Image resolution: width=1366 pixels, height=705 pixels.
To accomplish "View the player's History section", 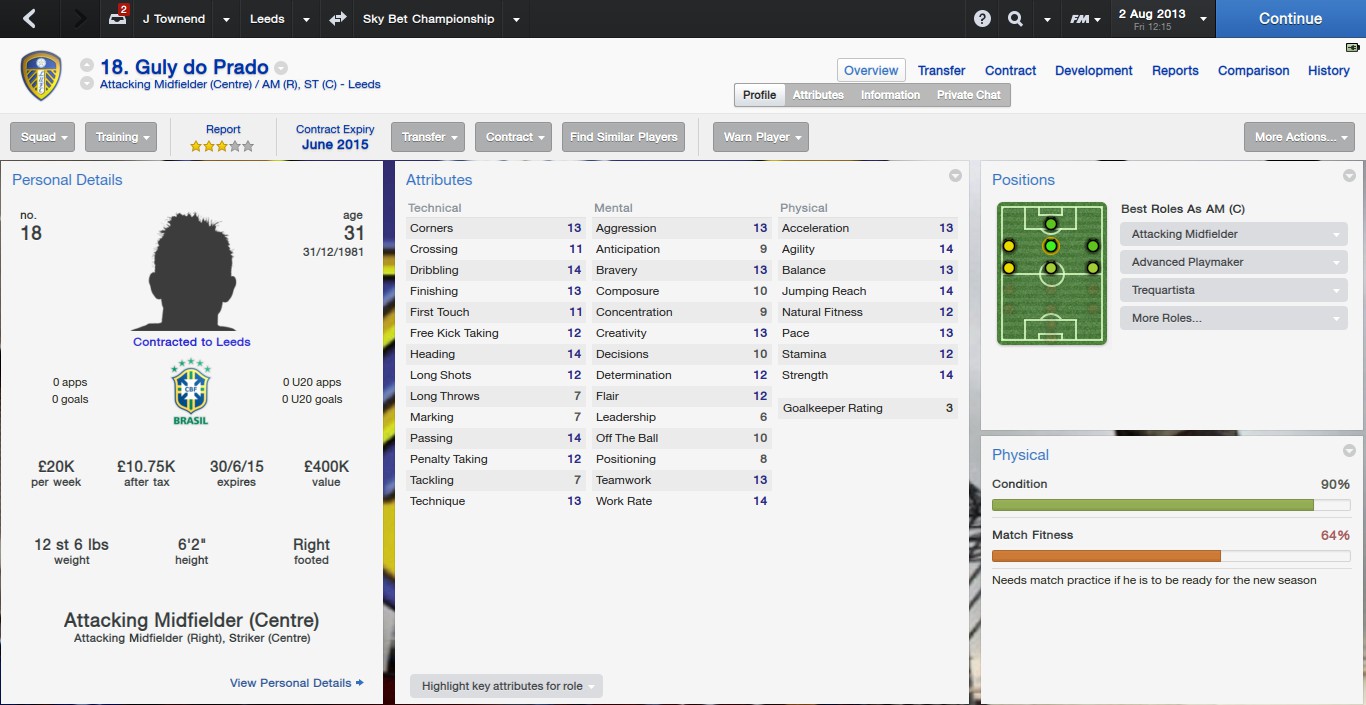I will click(x=1328, y=71).
